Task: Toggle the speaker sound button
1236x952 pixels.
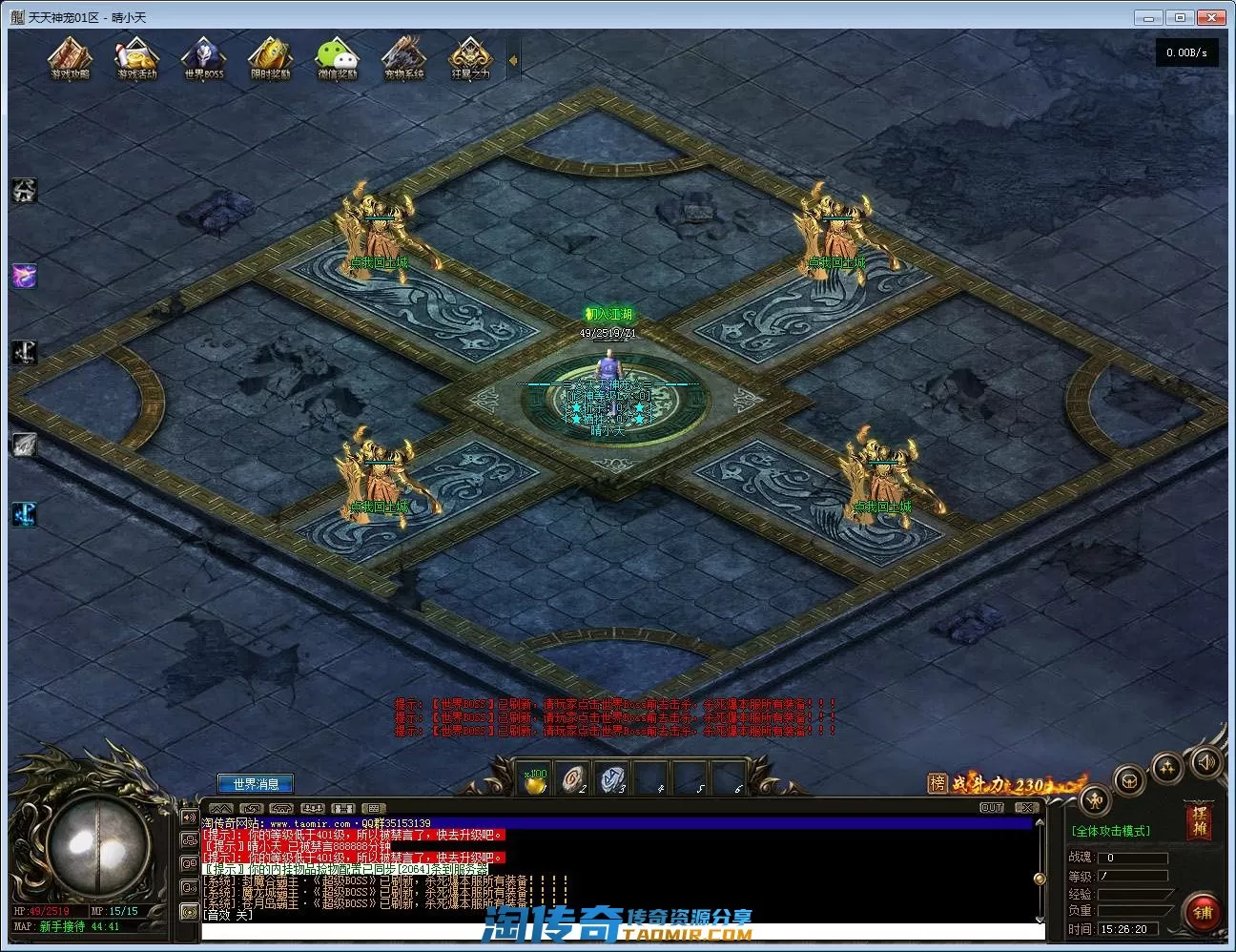Action: click(1206, 762)
